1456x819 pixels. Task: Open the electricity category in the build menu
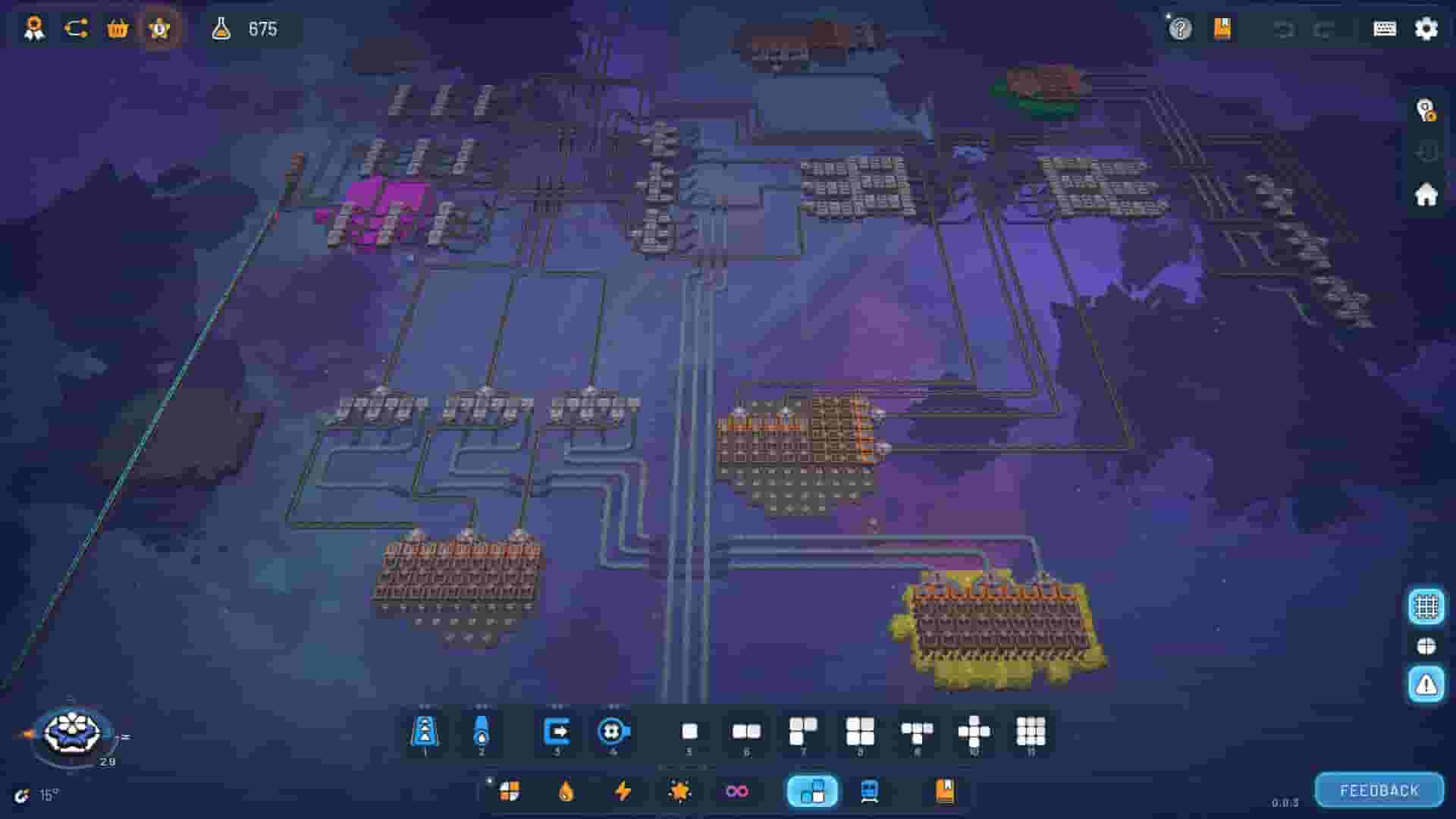point(623,792)
